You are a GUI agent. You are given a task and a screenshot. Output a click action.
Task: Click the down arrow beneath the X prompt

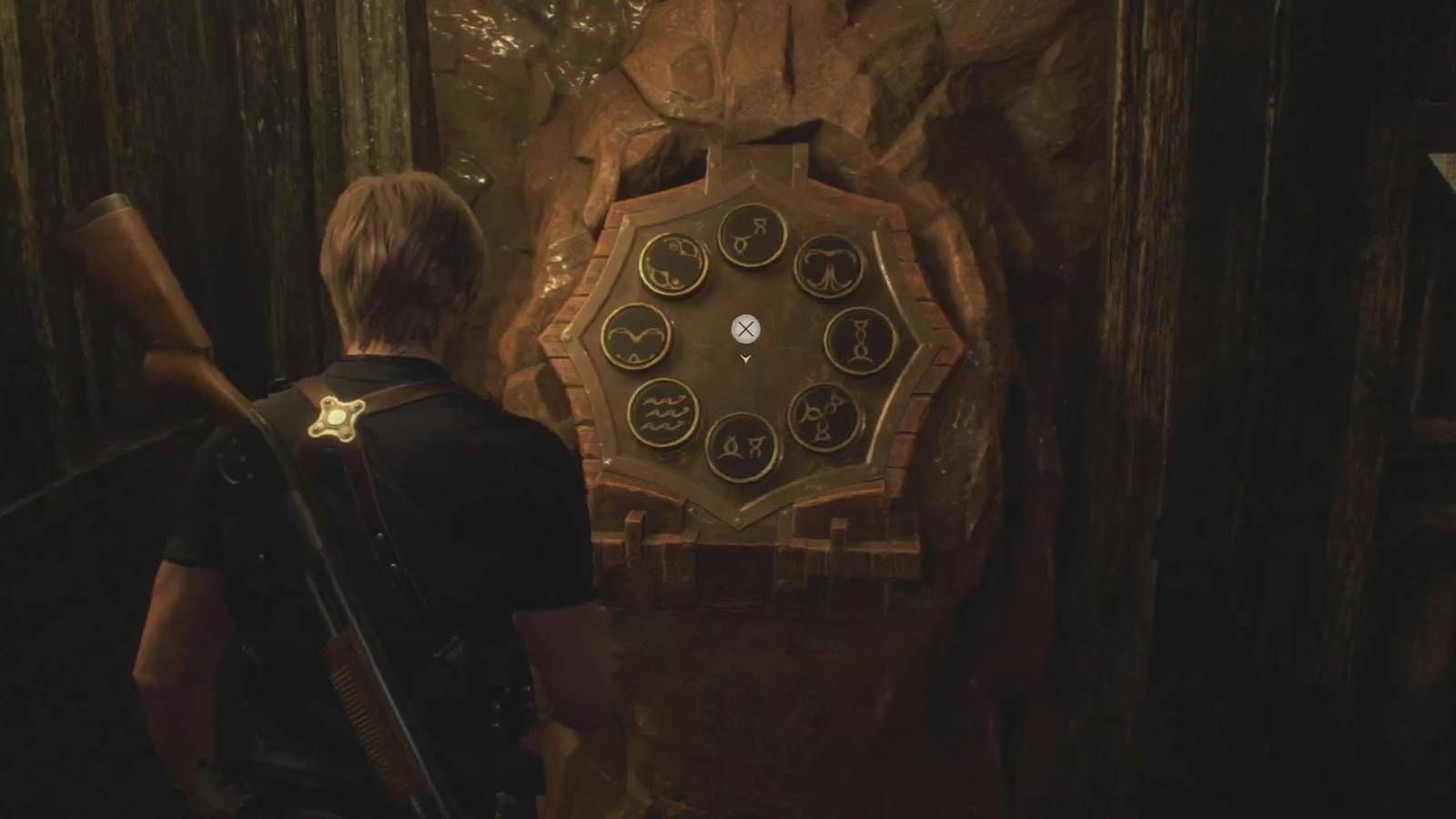click(x=744, y=359)
